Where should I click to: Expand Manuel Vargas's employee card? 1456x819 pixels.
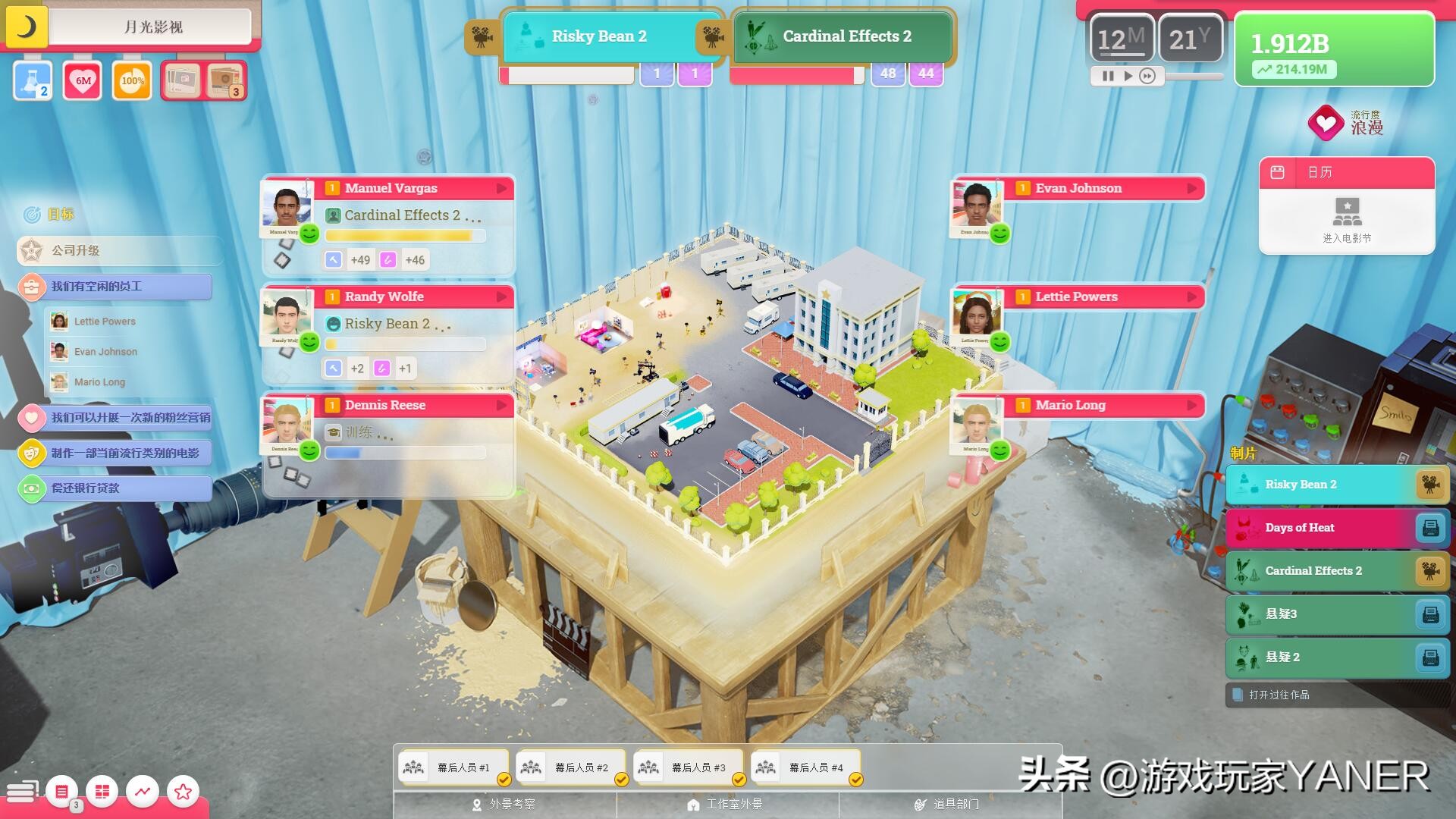504,188
